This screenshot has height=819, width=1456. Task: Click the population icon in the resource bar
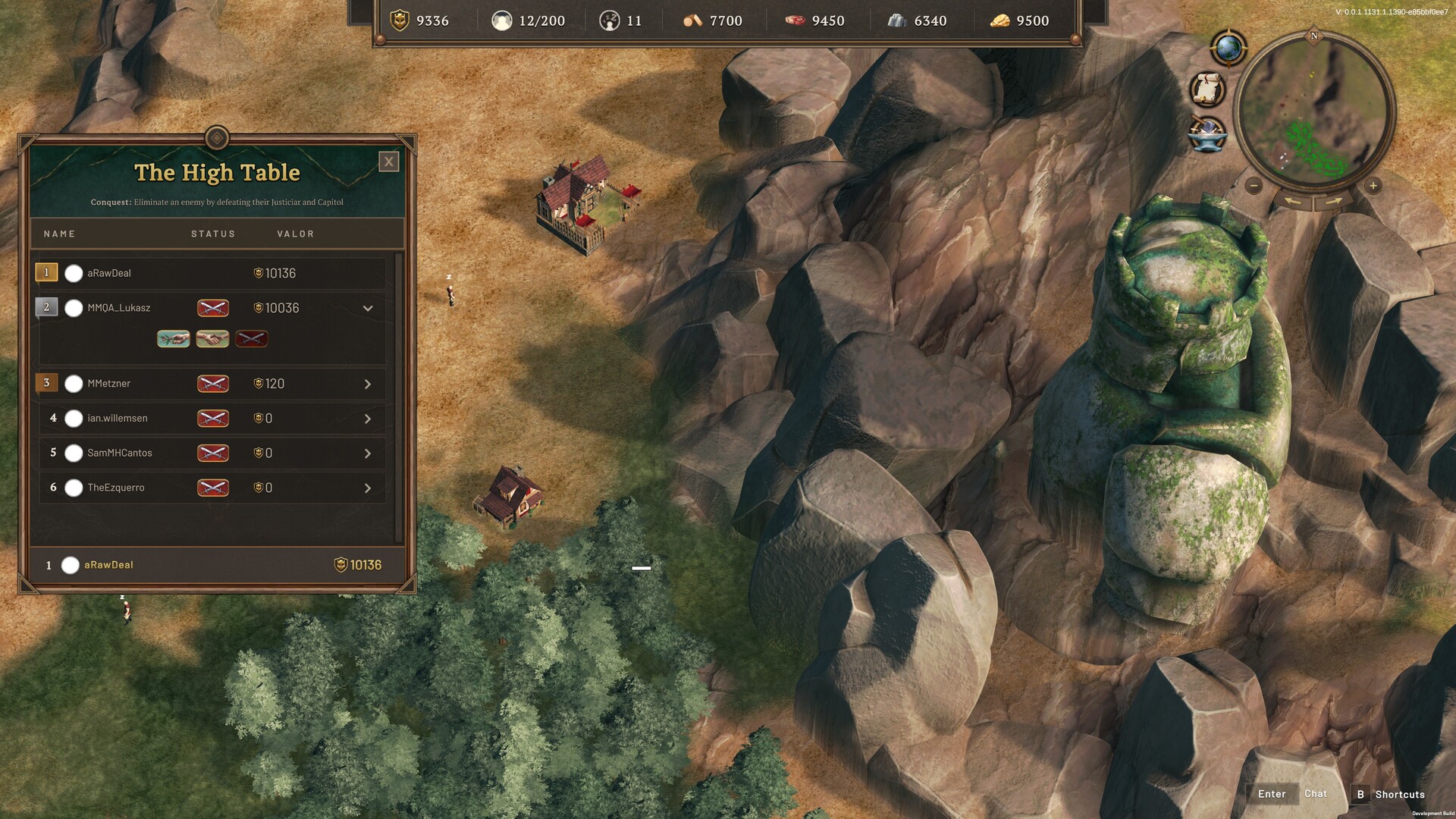[503, 20]
